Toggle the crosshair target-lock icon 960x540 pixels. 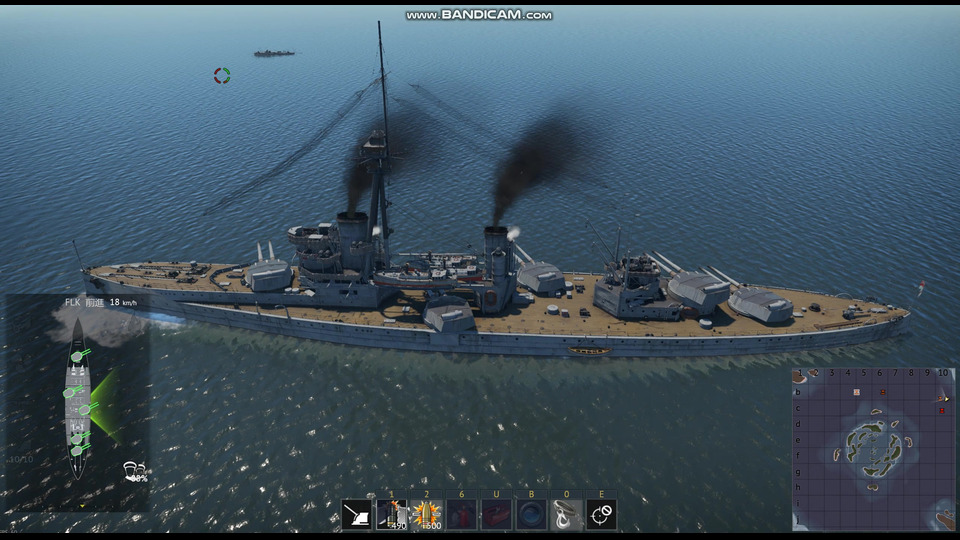point(601,515)
